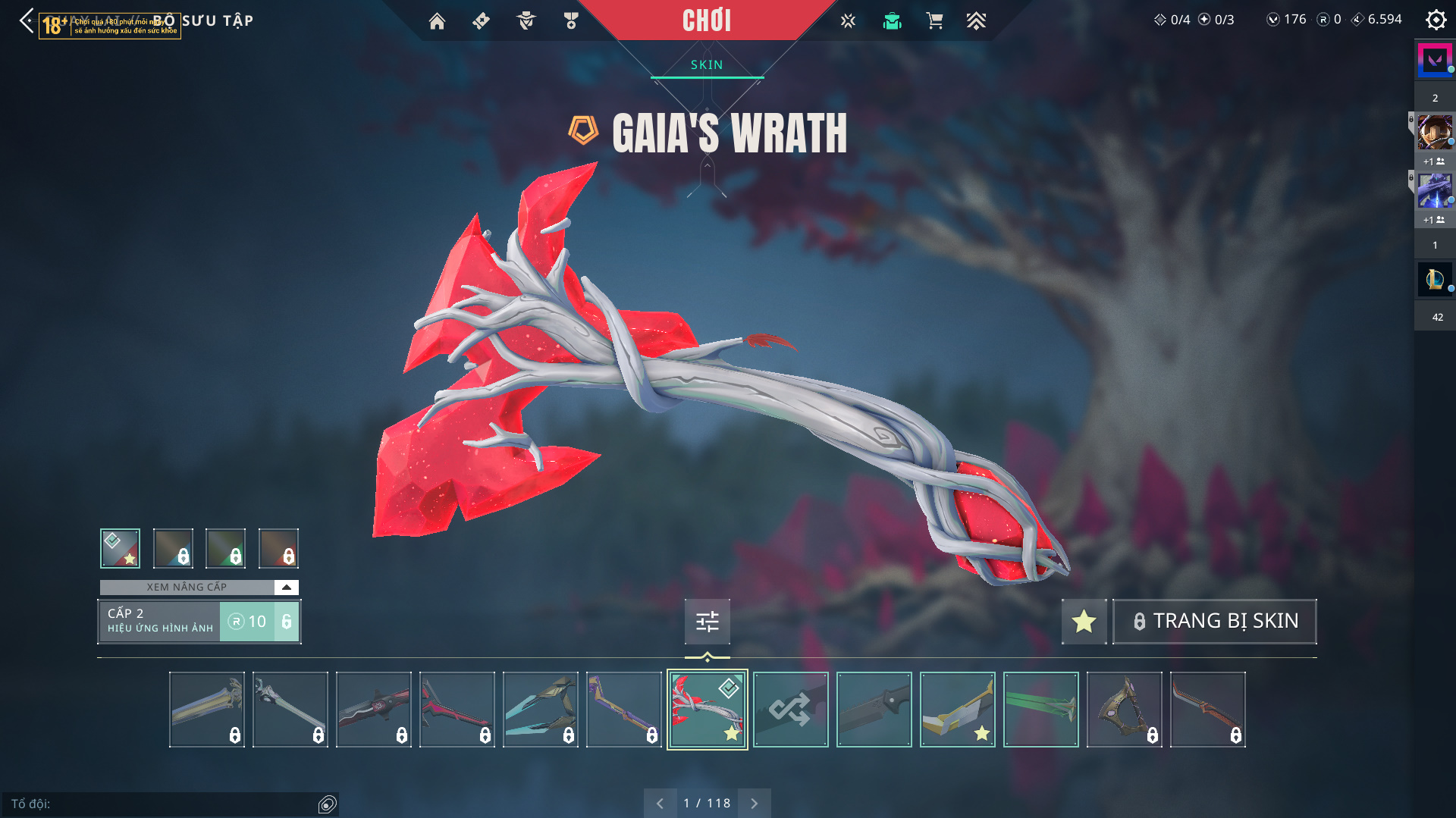Select the first unlocked variant swatch
The width and height of the screenshot is (1456, 818).
click(120, 548)
